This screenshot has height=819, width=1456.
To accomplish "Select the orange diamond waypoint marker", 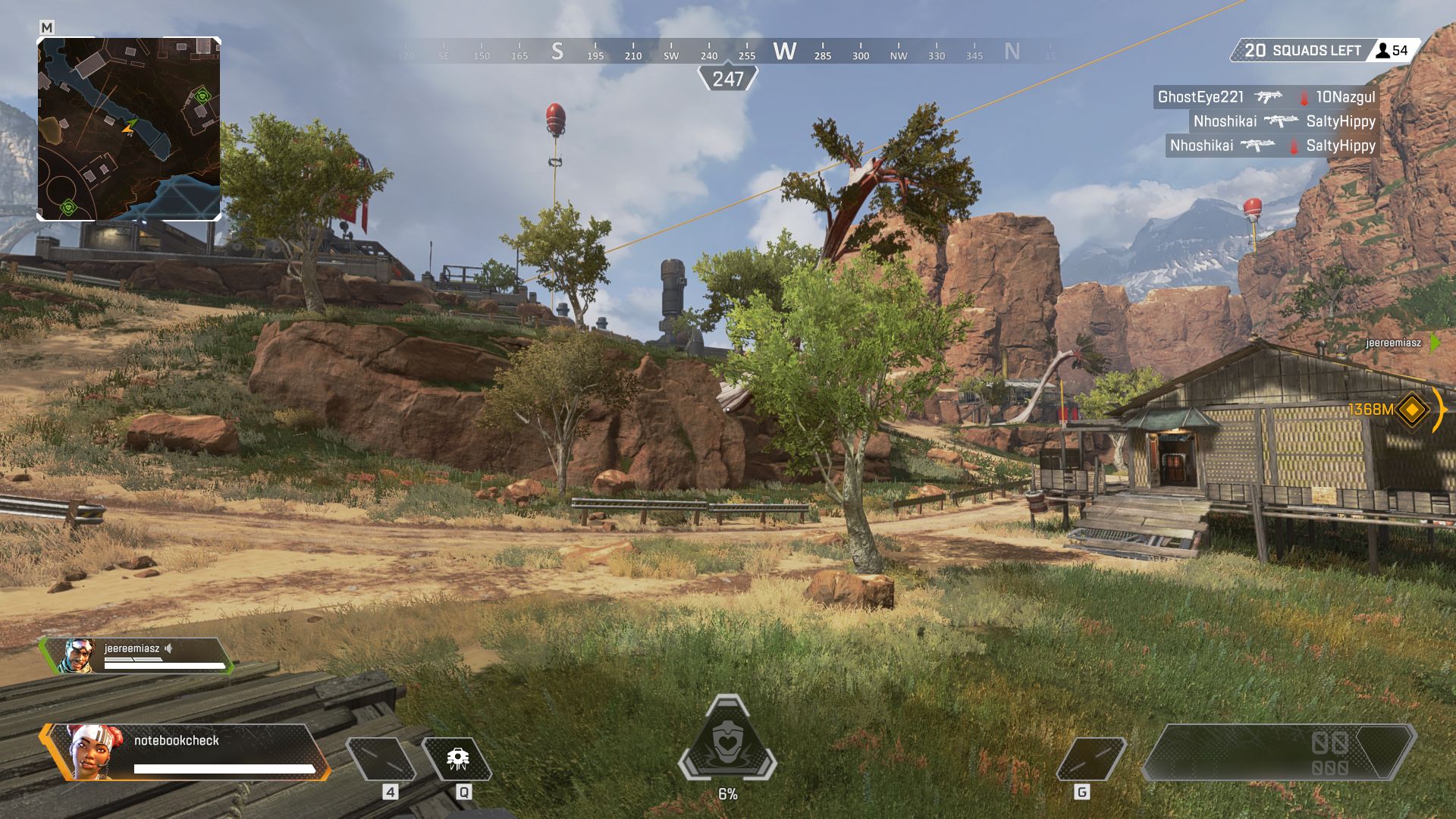I will (x=1412, y=409).
